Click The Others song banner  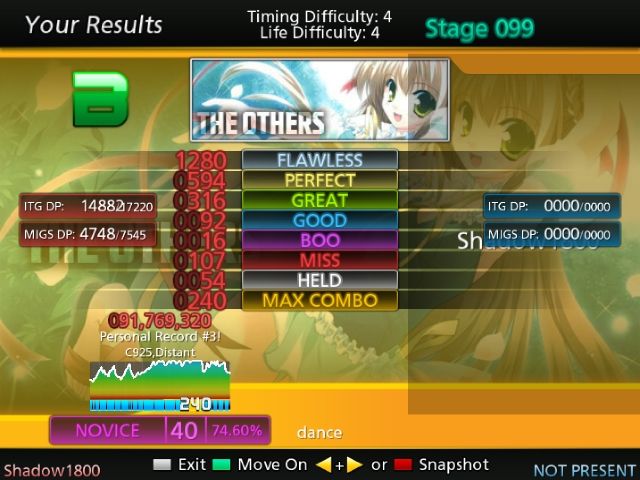(319, 99)
